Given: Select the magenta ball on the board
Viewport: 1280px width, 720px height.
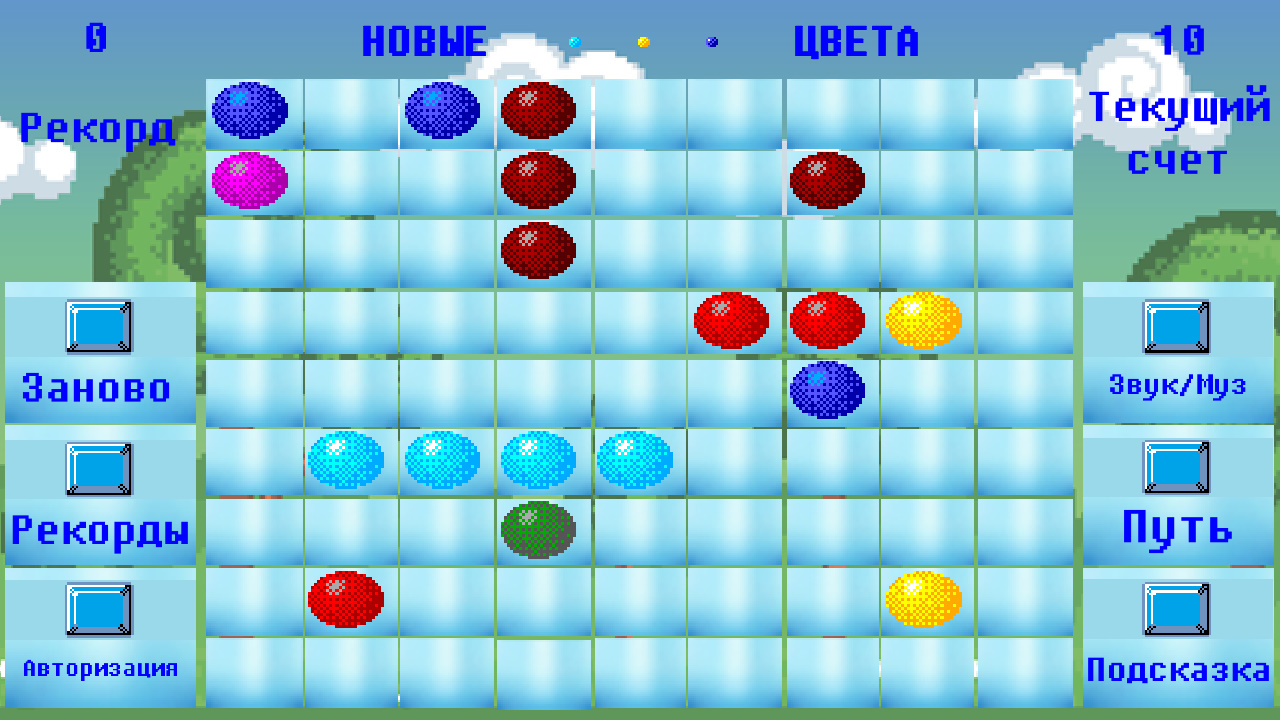Looking at the screenshot, I should 251,180.
